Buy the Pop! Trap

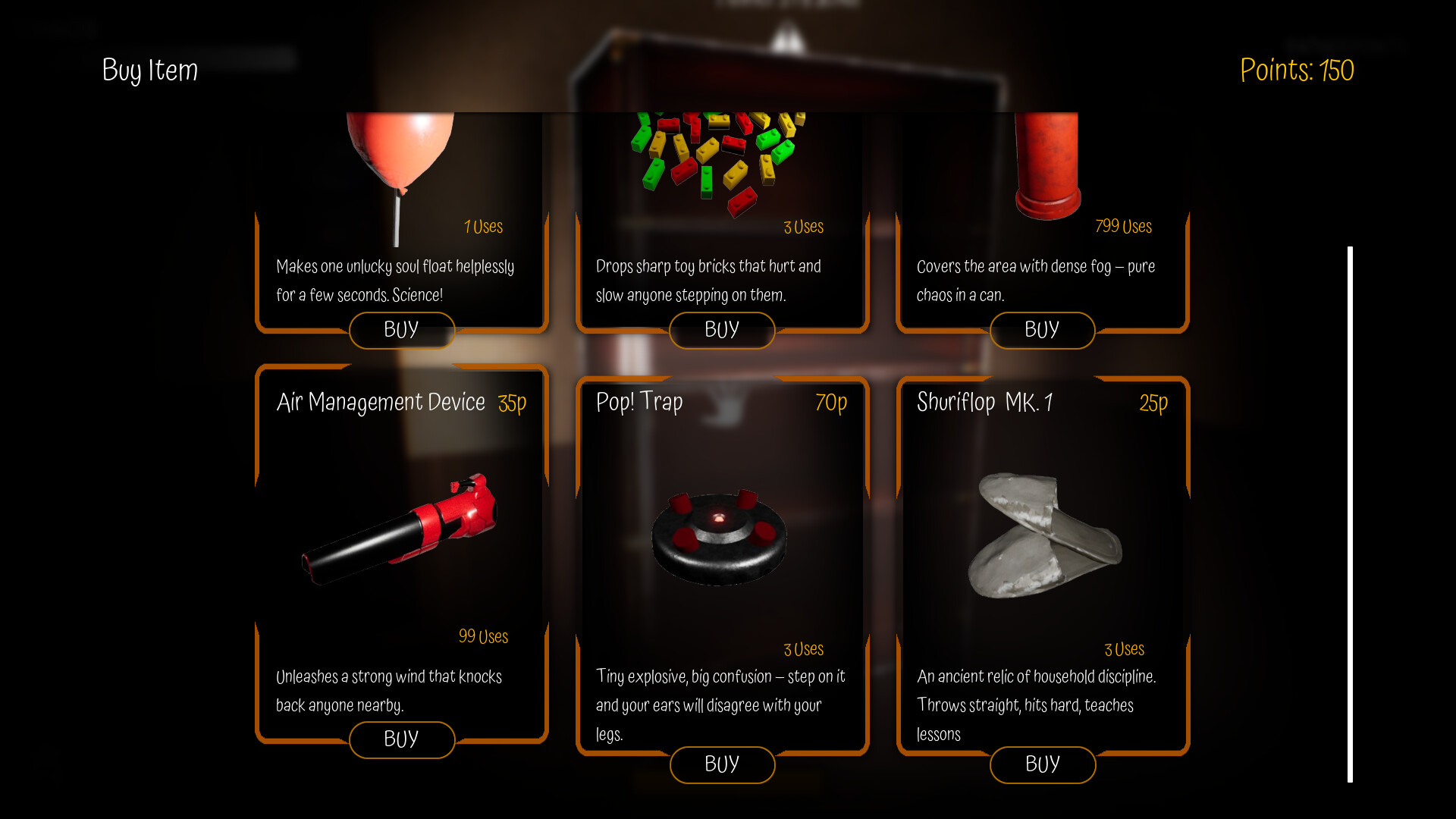click(722, 765)
